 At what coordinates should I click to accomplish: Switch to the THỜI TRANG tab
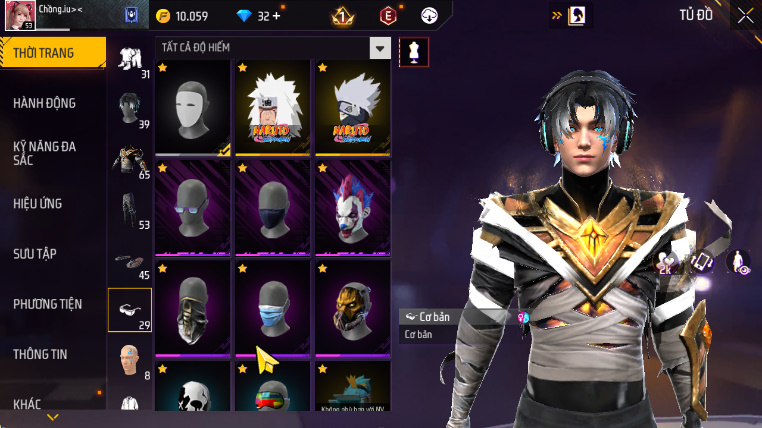(52, 53)
